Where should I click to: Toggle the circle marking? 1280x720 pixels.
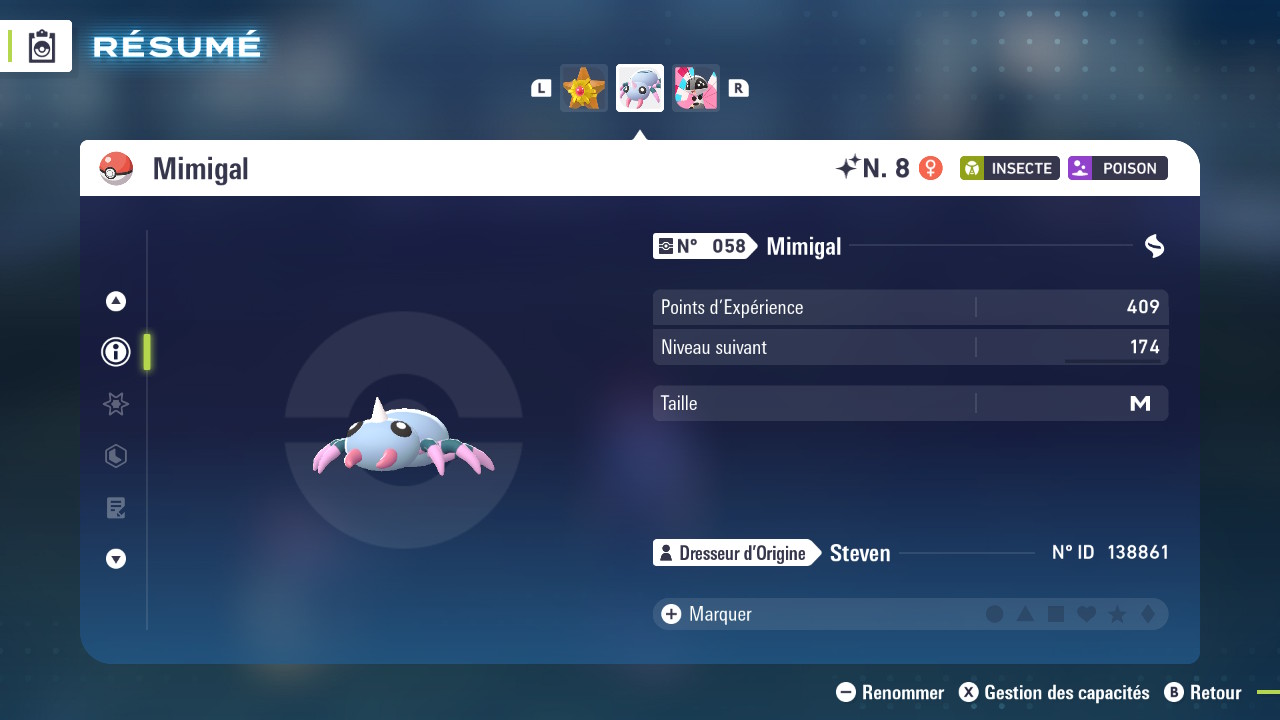tap(994, 614)
